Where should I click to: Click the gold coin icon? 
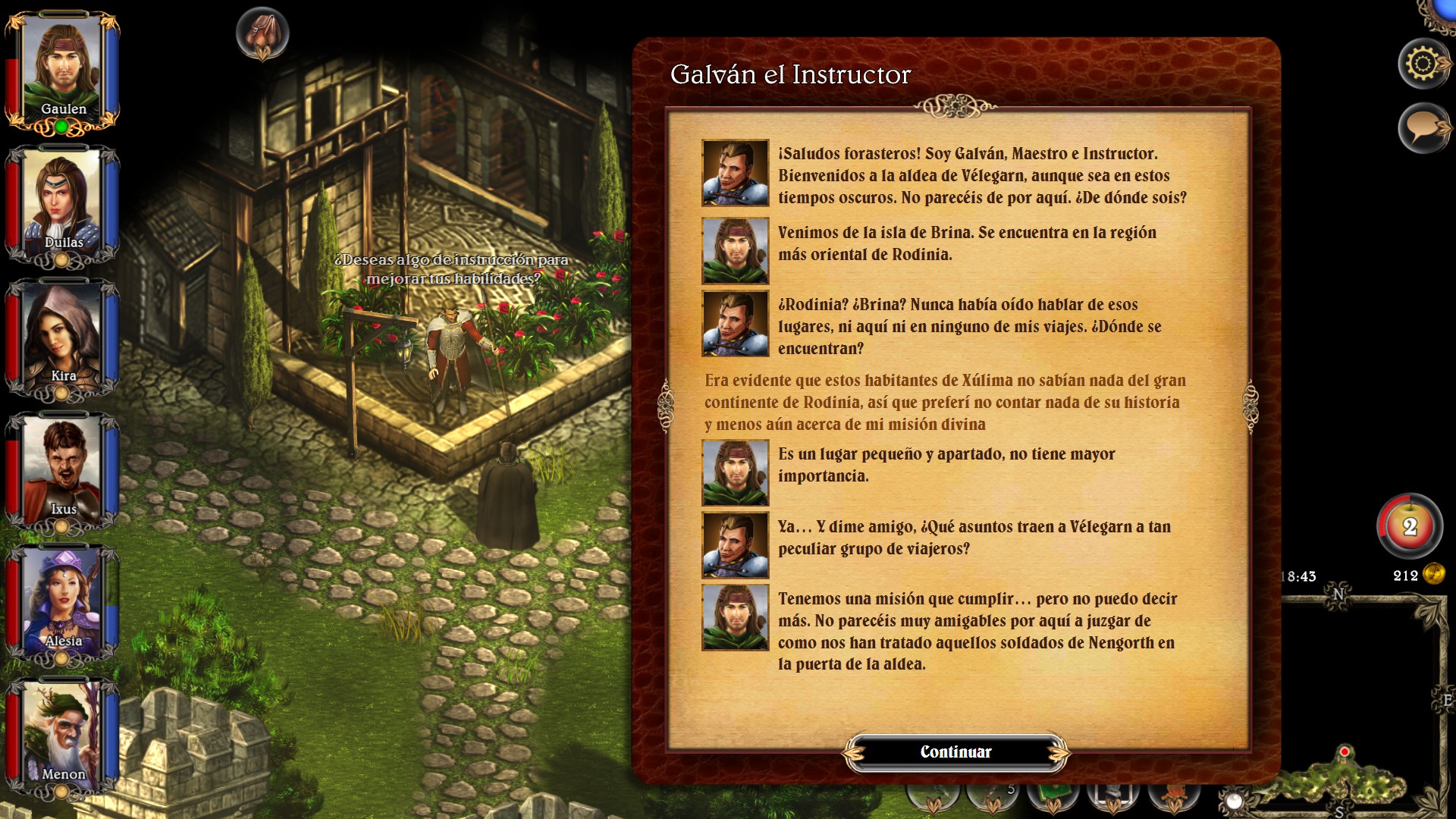pyautogui.click(x=1434, y=574)
